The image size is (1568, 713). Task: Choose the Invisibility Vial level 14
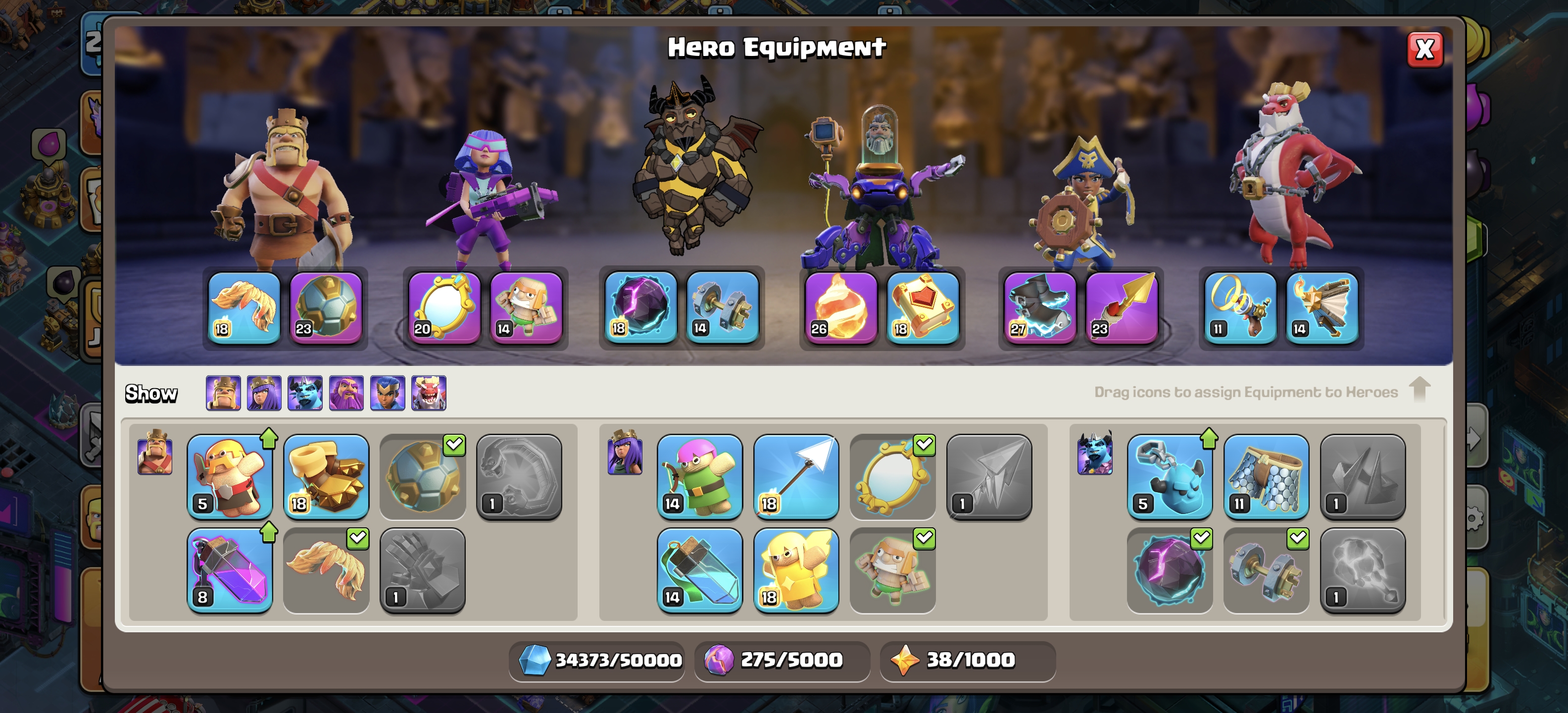pos(699,570)
